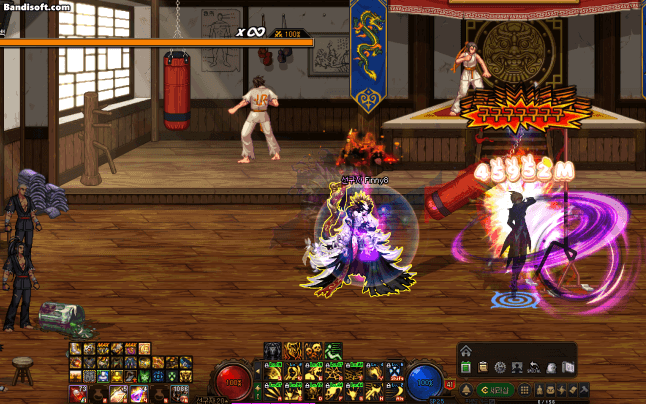Open the character portrait menu icon
The height and width of the screenshot is (404, 646).
point(517,367)
